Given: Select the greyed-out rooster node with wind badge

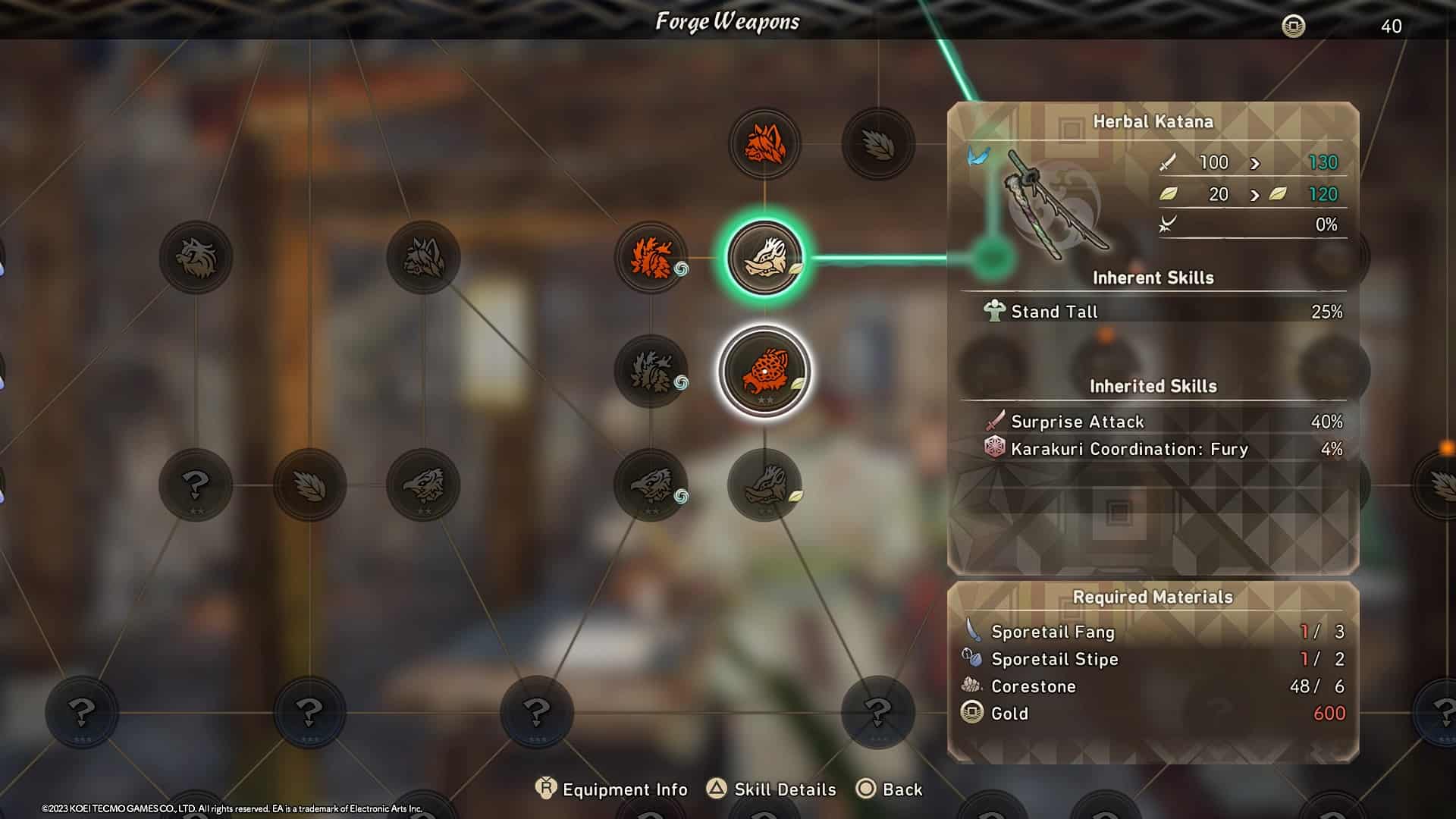Looking at the screenshot, I should tap(651, 372).
